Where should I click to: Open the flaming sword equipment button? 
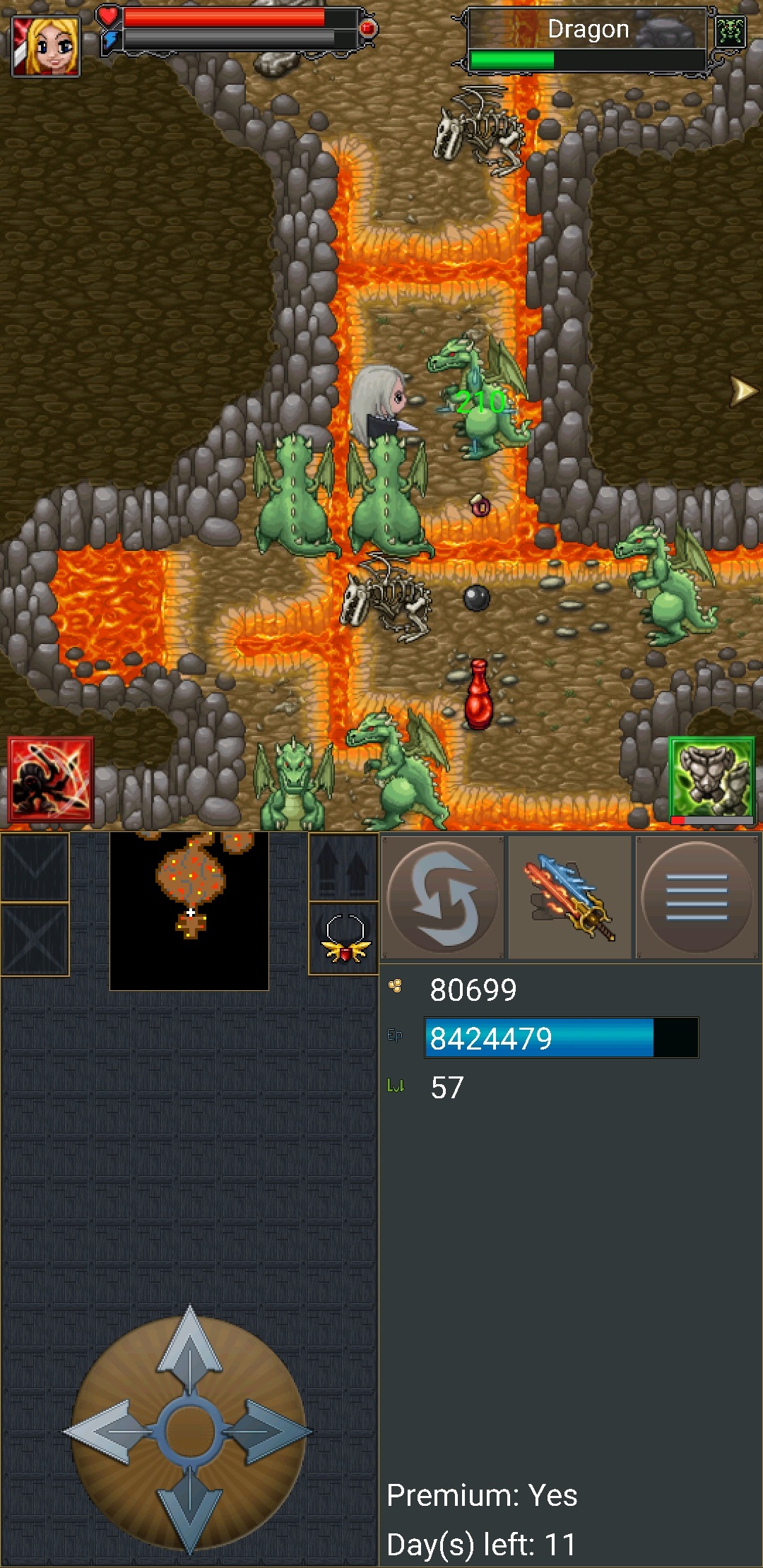(570, 897)
